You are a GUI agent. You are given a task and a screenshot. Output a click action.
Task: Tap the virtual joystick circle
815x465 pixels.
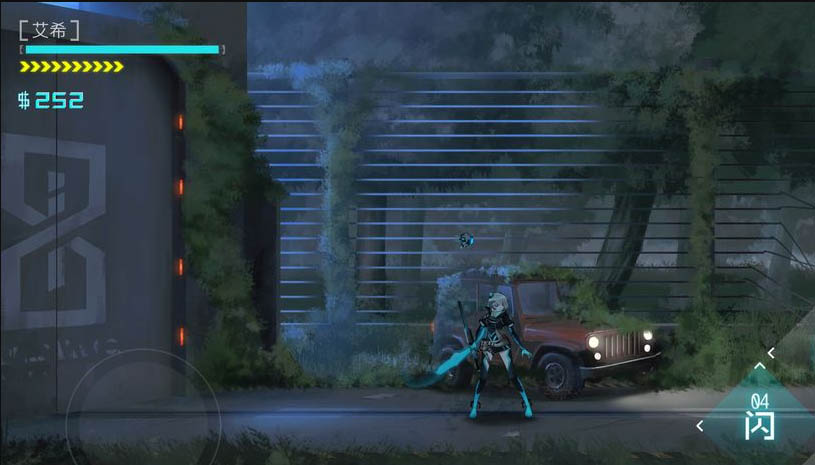pos(142,417)
